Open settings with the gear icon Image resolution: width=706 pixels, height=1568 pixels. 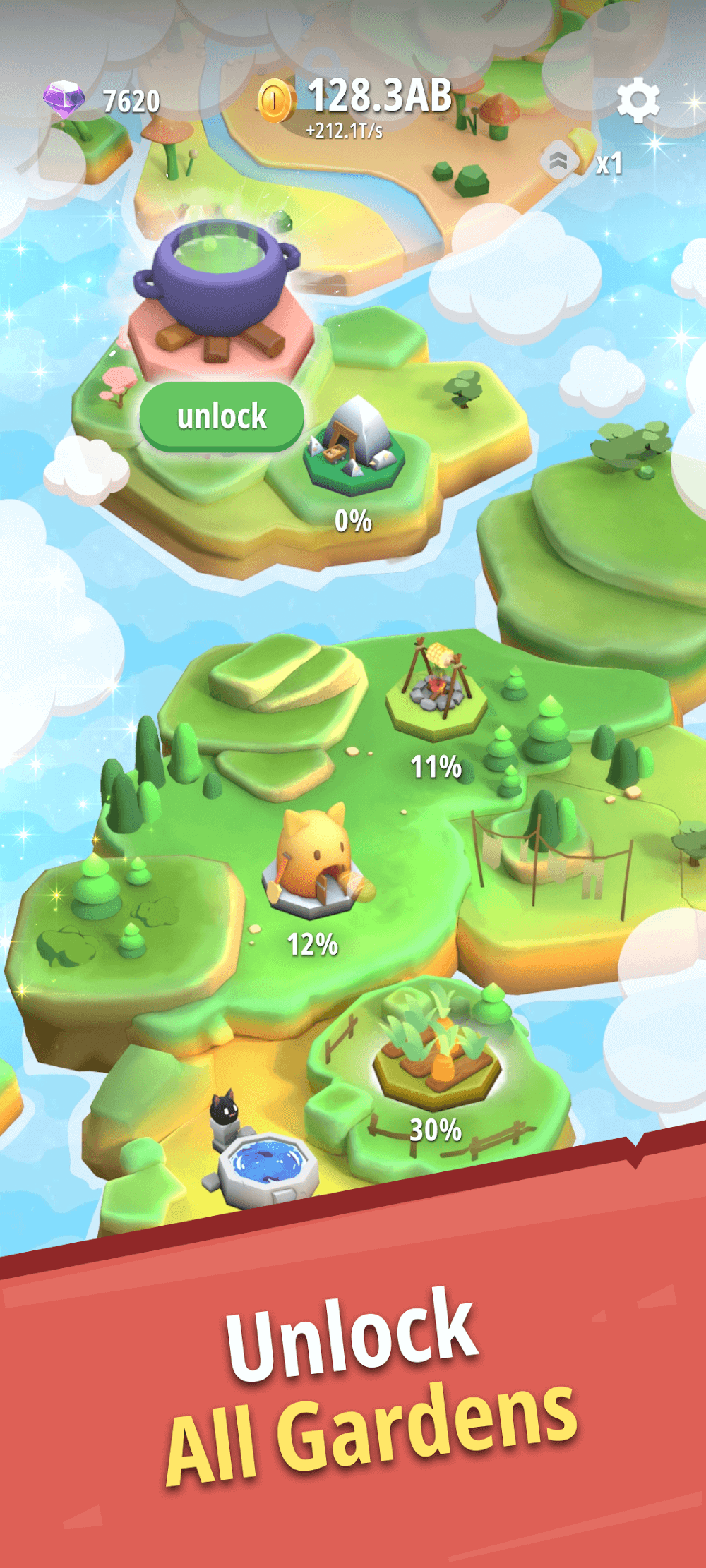click(638, 100)
